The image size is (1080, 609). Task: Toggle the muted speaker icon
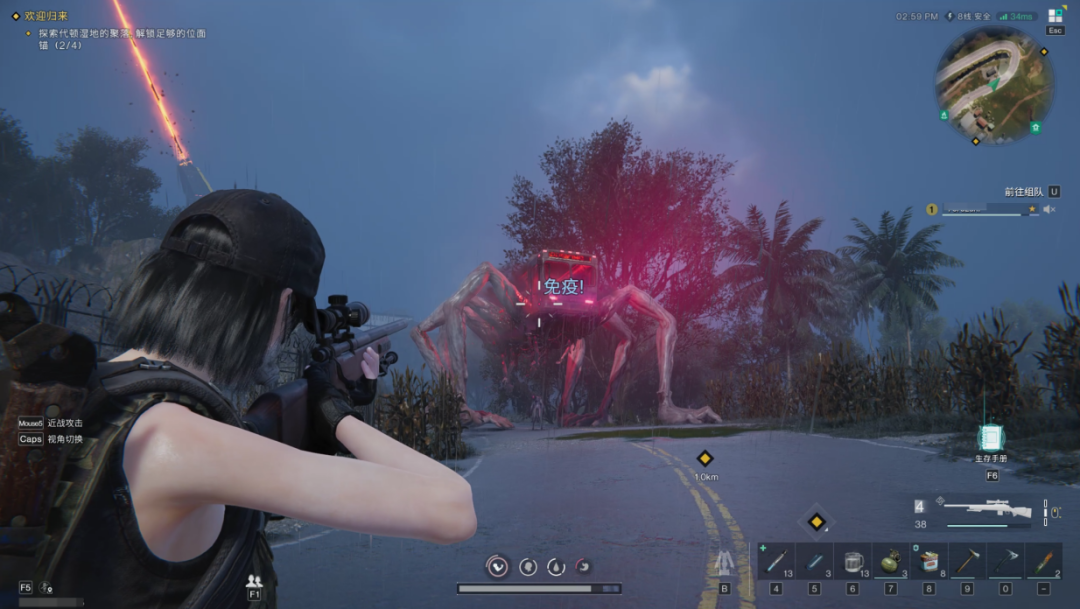[x=1049, y=209]
